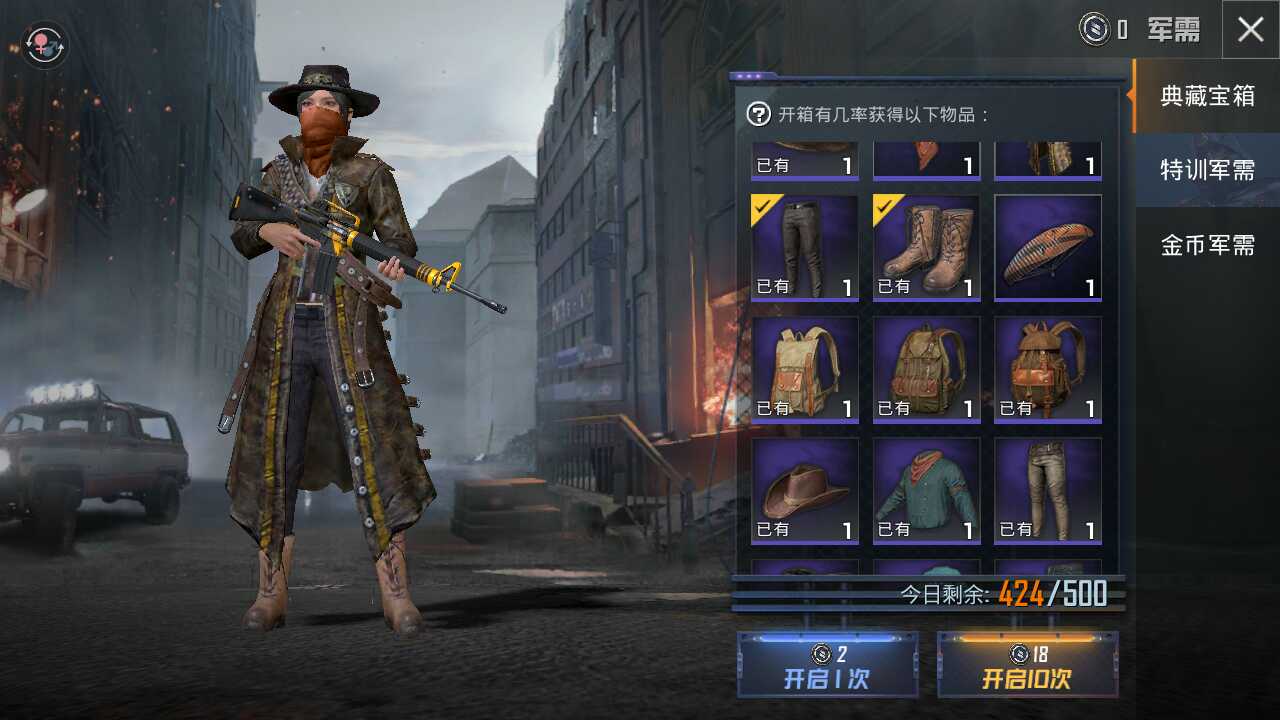This screenshot has width=1280, height=720.
Task: Open ten crates with 开启10次
Action: coord(1027,664)
